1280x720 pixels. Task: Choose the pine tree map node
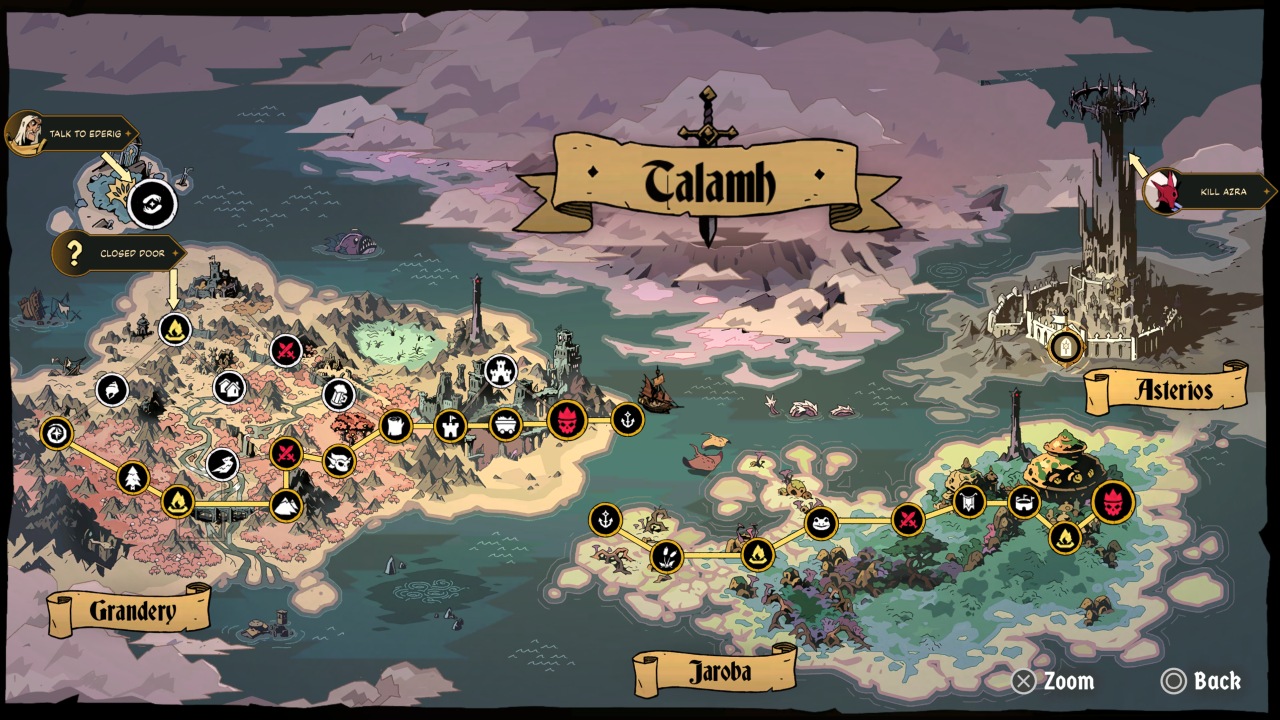(133, 477)
